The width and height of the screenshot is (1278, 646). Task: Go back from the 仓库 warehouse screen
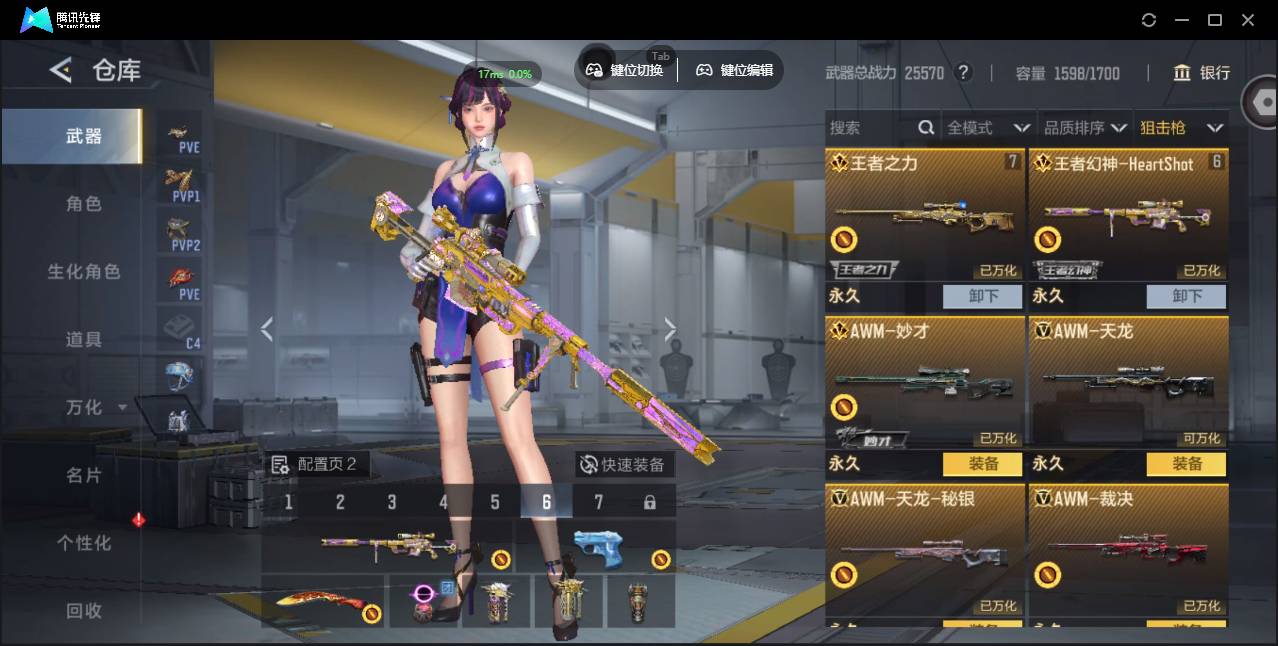point(61,70)
